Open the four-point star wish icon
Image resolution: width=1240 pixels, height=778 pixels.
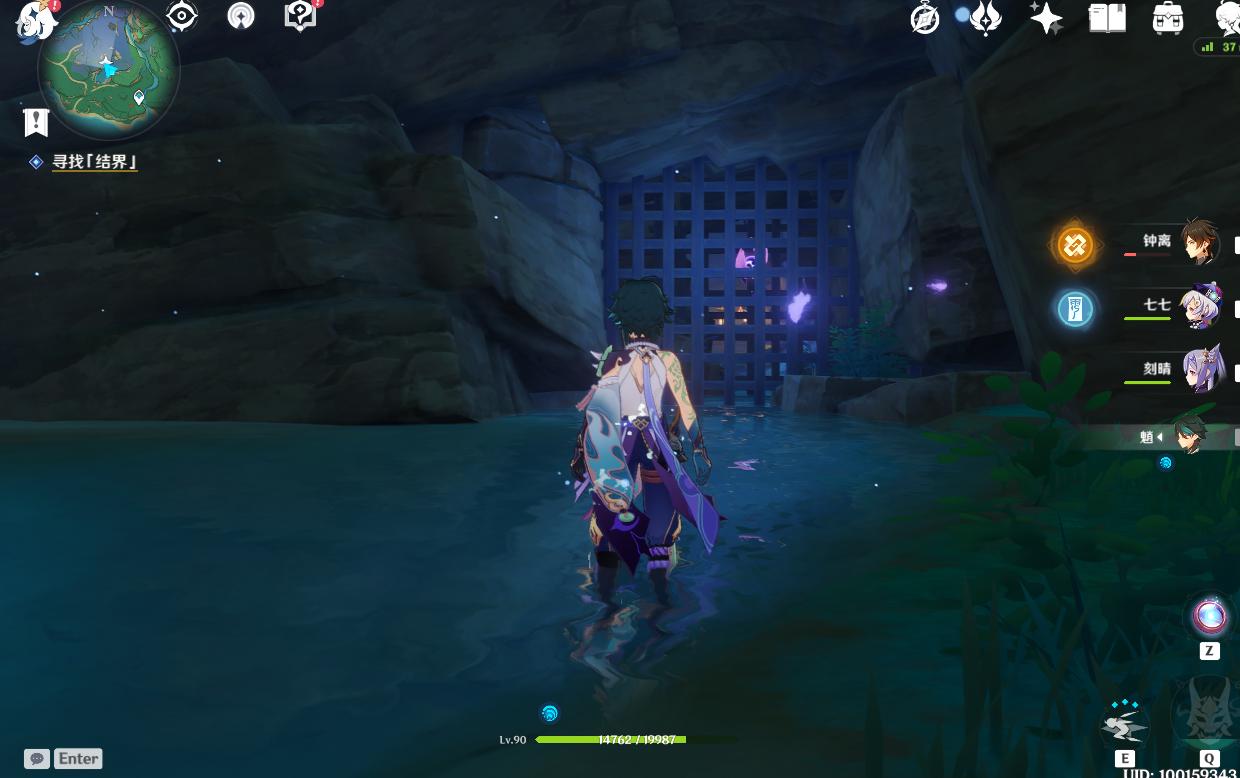[1046, 18]
